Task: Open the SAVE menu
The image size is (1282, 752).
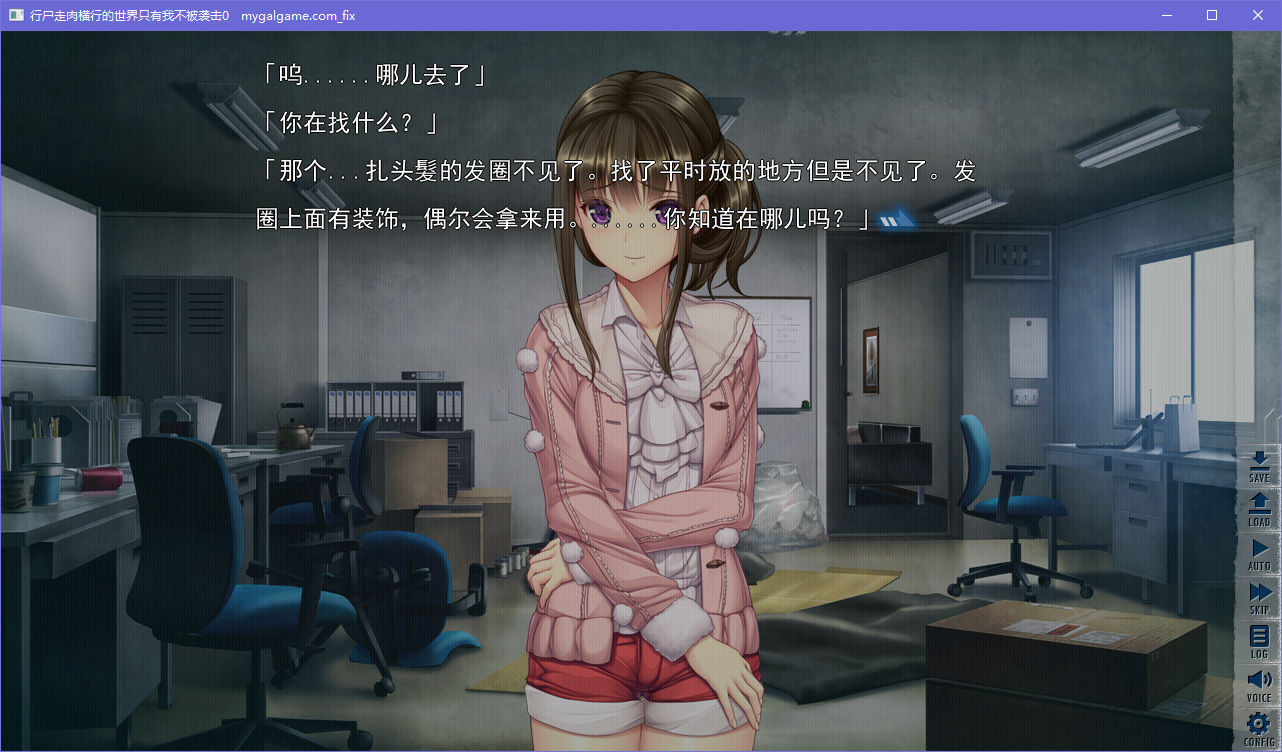Action: tap(1259, 467)
